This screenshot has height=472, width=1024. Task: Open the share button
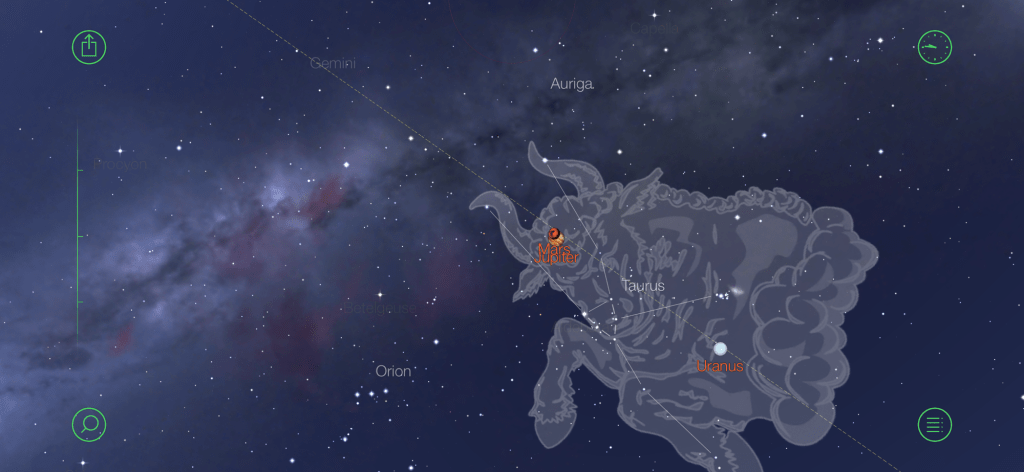point(89,46)
